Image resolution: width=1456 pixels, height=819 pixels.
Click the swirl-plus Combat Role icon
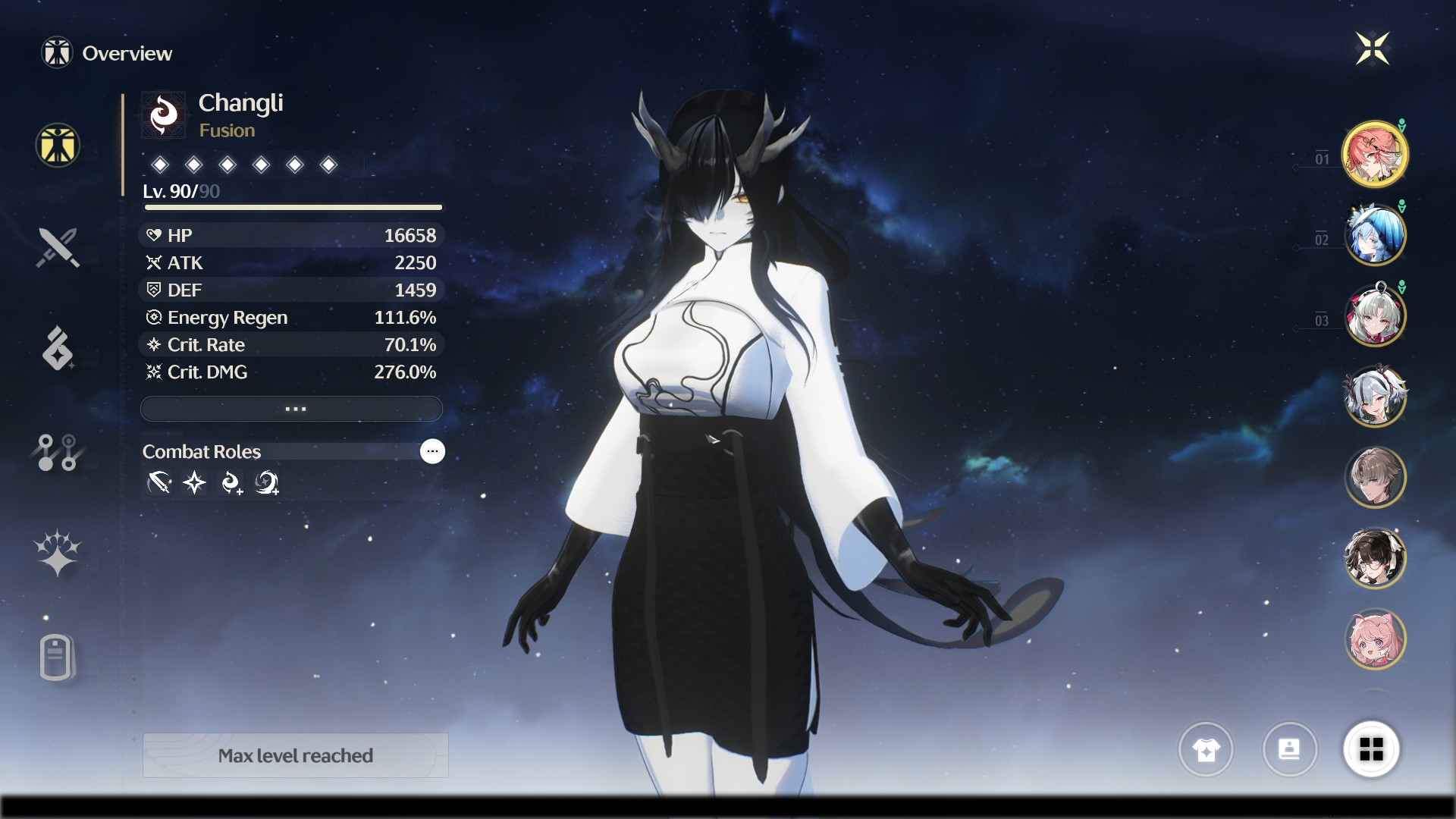[232, 483]
